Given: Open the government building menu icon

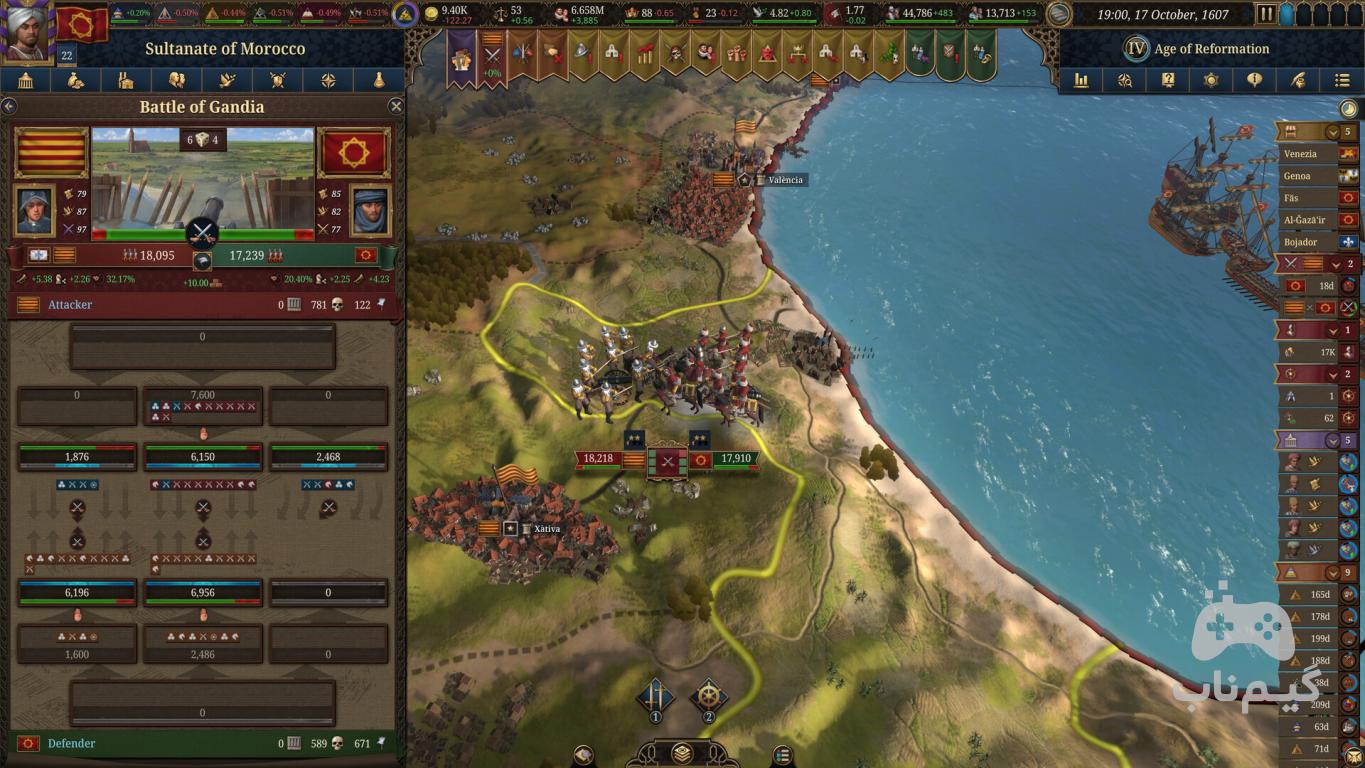Looking at the screenshot, I should tap(25, 81).
